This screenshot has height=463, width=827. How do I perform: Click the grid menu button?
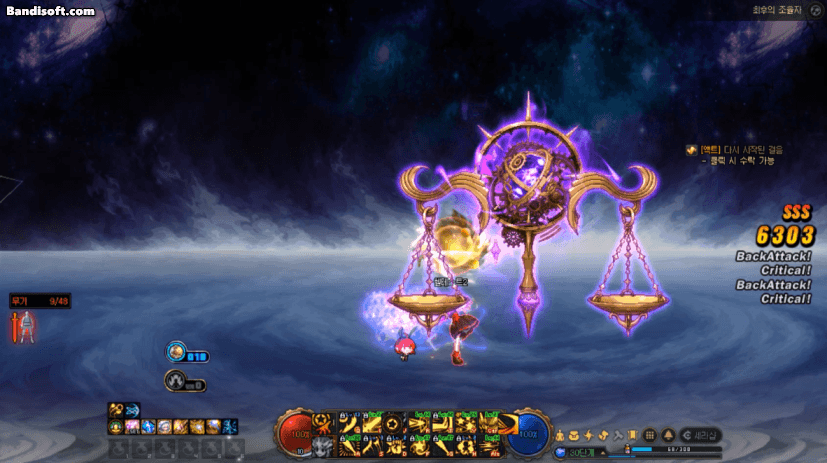pyautogui.click(x=649, y=435)
